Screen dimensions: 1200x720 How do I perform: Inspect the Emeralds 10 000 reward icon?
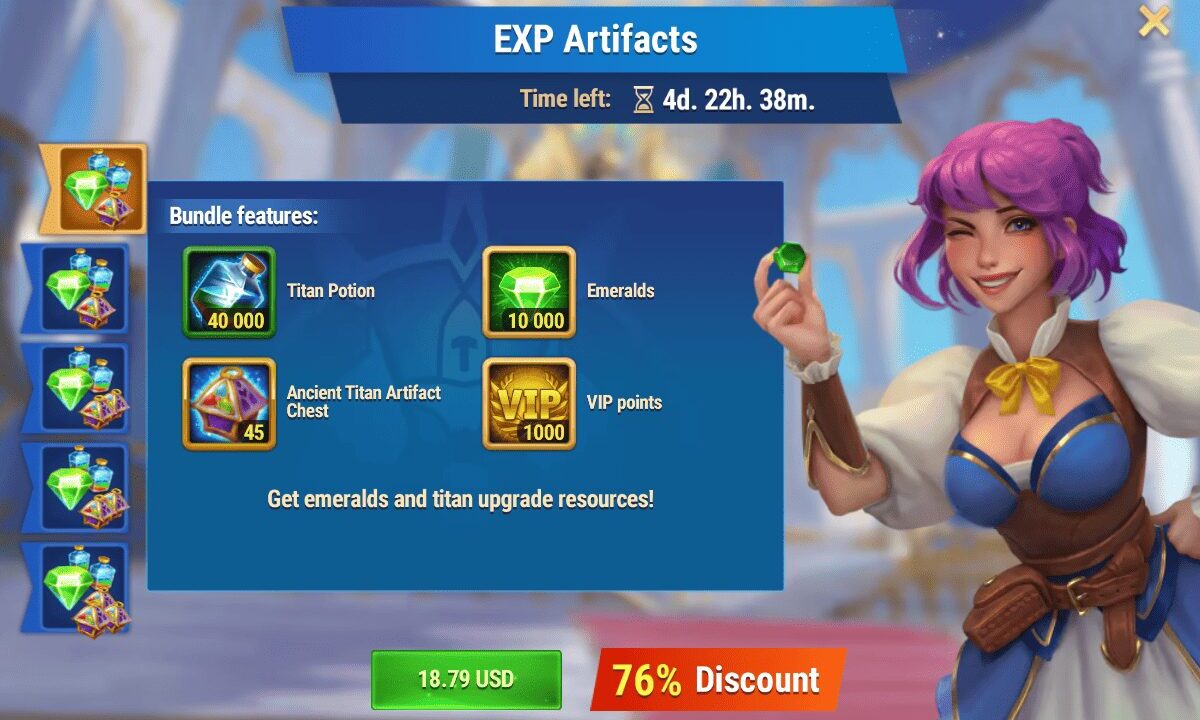[x=529, y=292]
